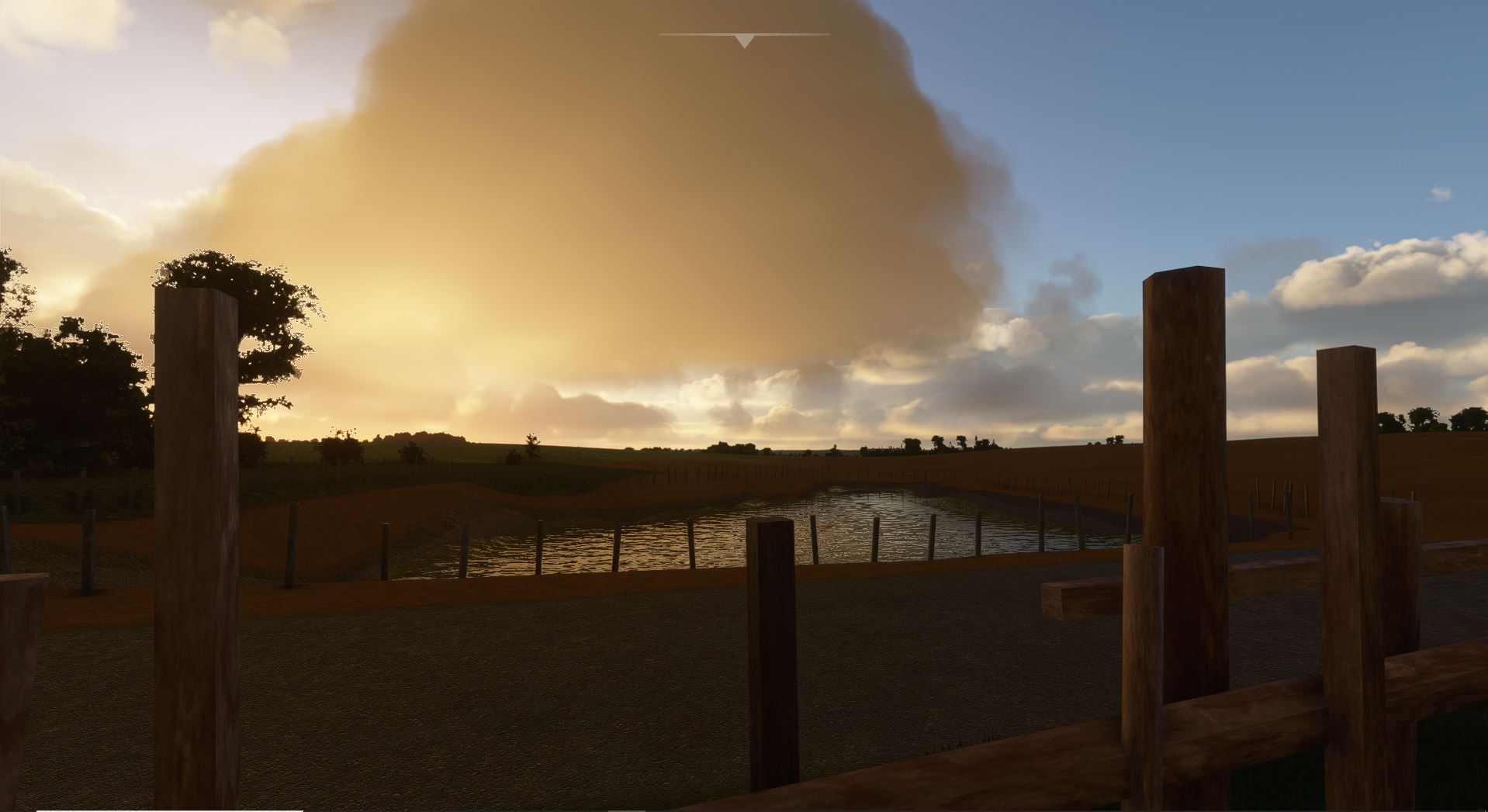Expand the toolbar via the top arrow handle
1488x812 pixels.
tap(744, 40)
